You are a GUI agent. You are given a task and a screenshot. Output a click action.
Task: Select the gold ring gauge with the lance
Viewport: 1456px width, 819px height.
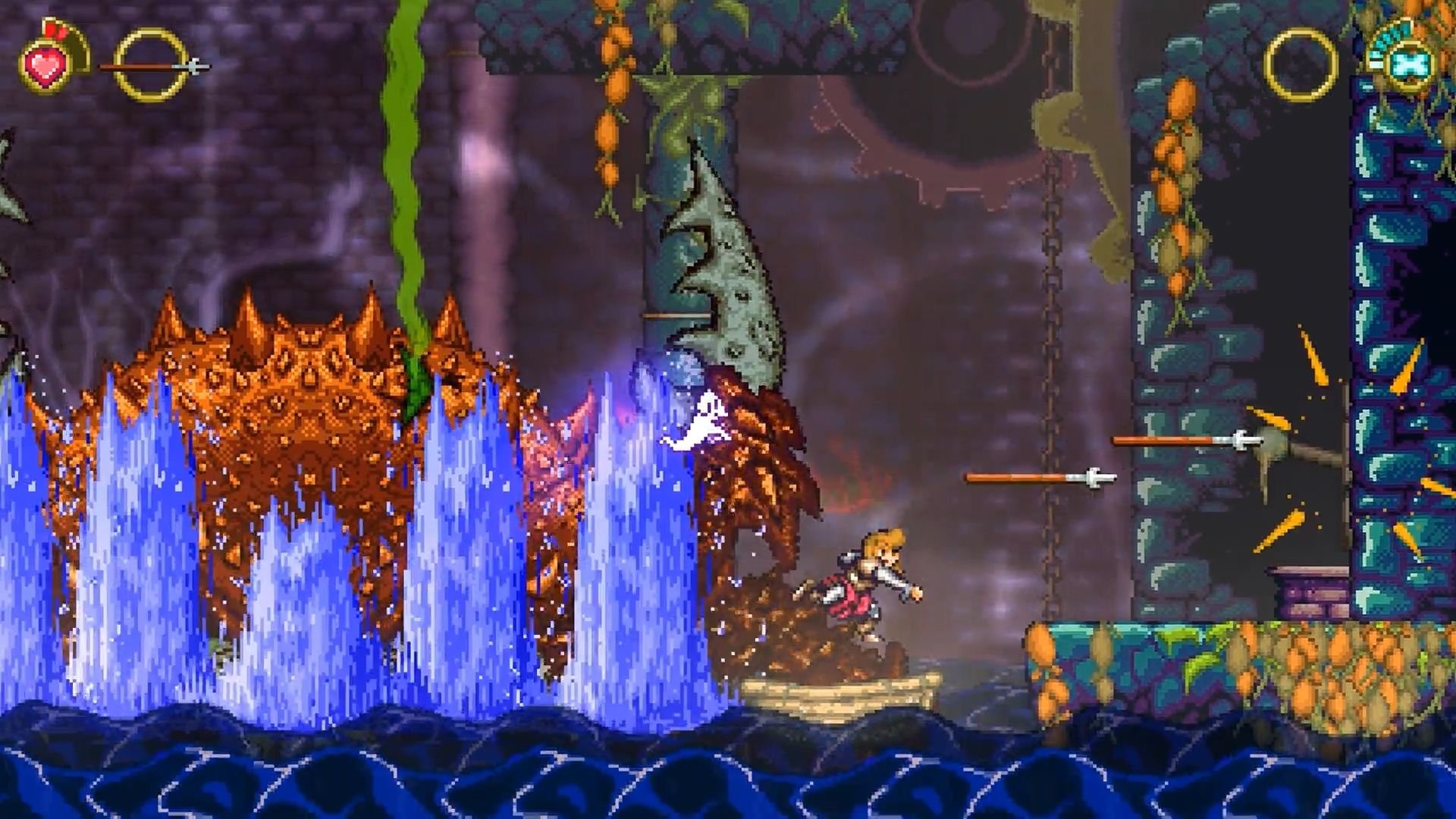coord(152,67)
